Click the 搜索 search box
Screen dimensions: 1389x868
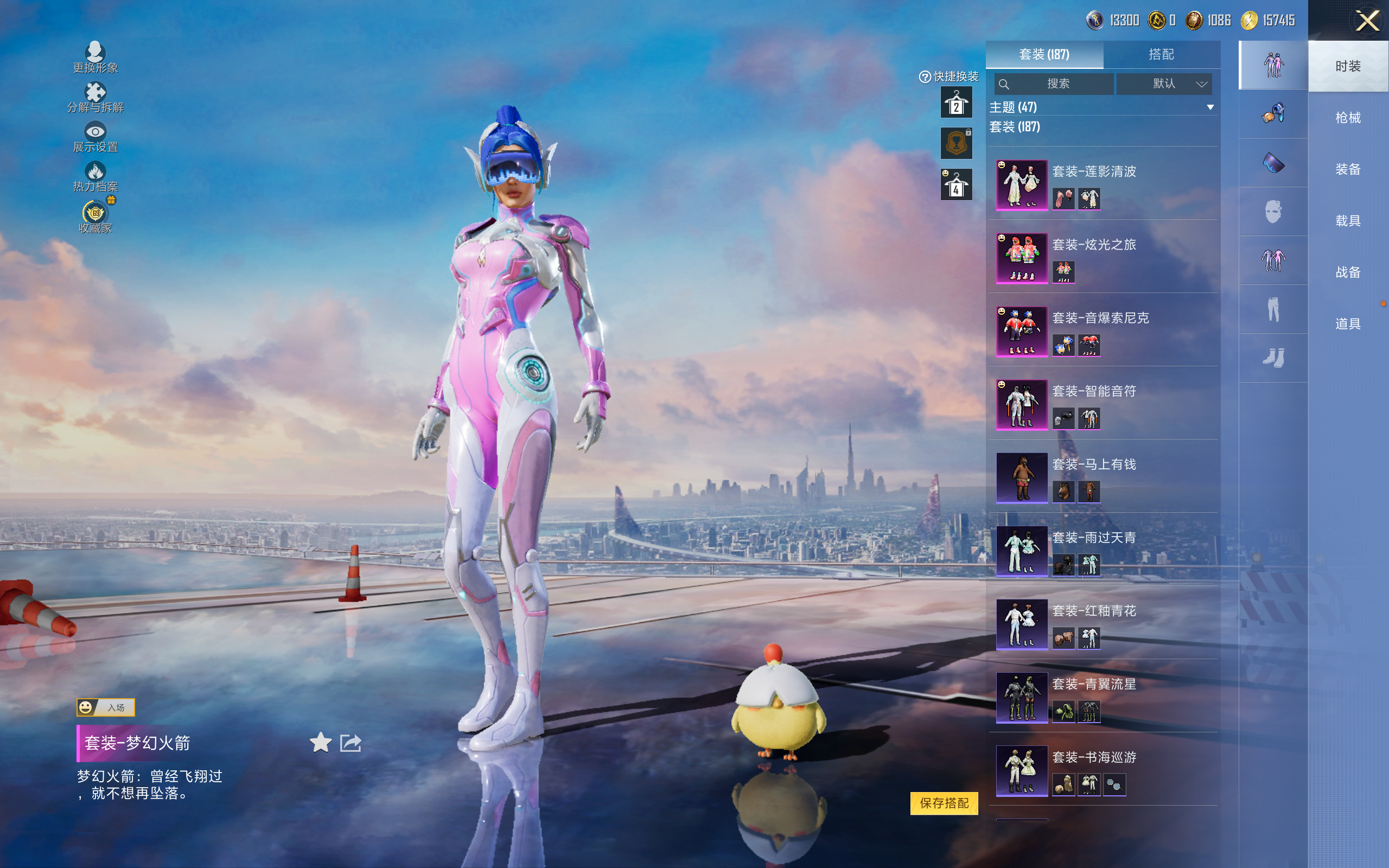1054,84
